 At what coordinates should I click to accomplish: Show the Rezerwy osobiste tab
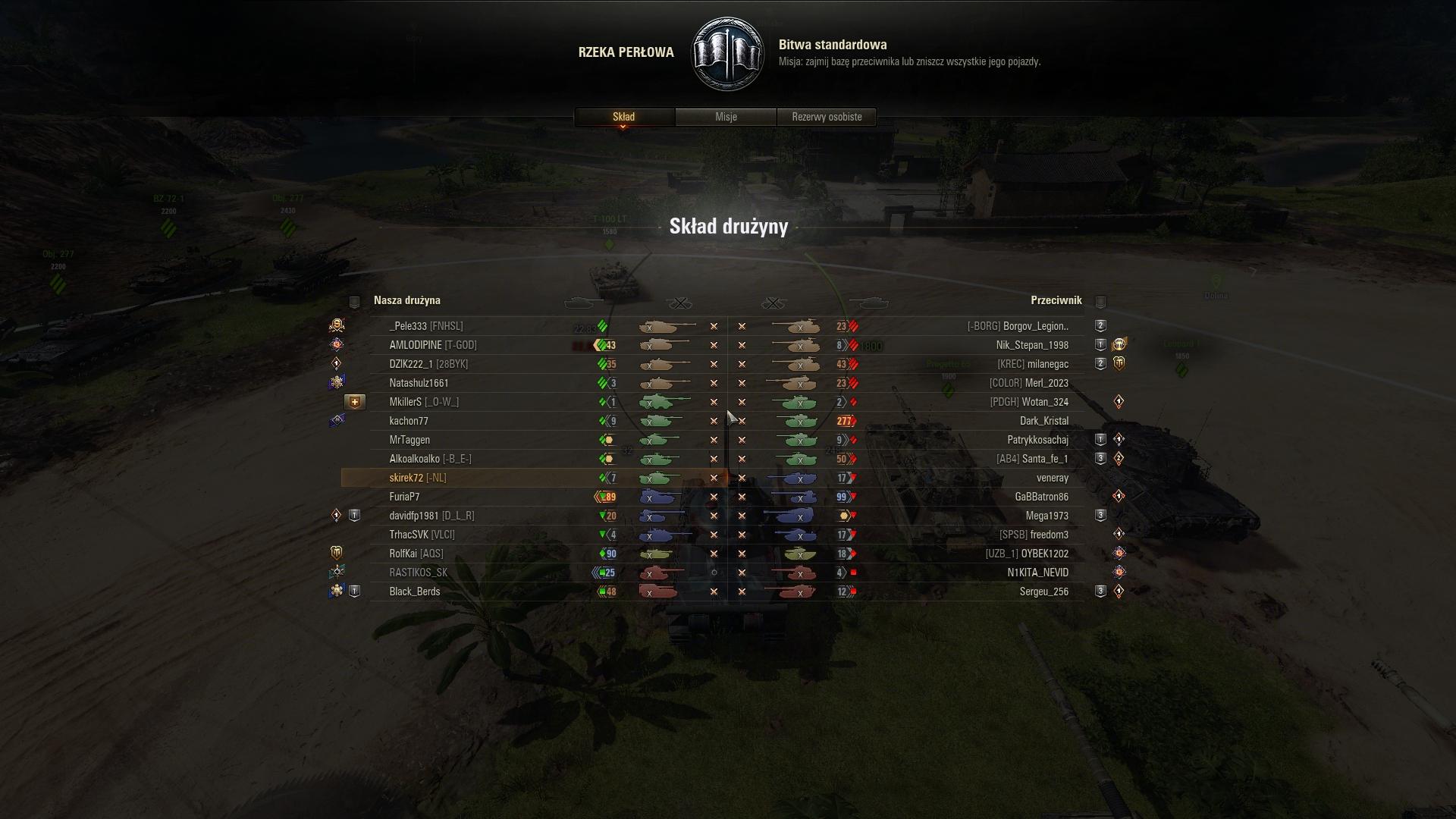(x=827, y=117)
